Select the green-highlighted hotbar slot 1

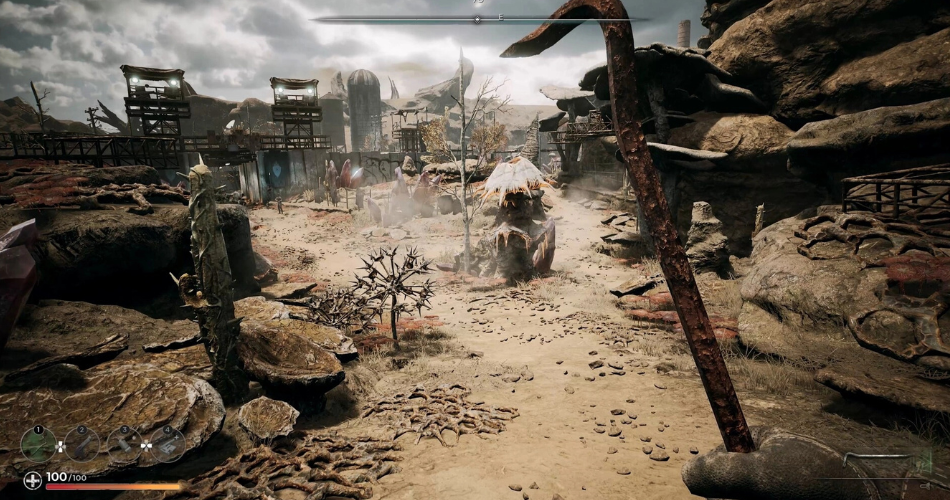39,443
